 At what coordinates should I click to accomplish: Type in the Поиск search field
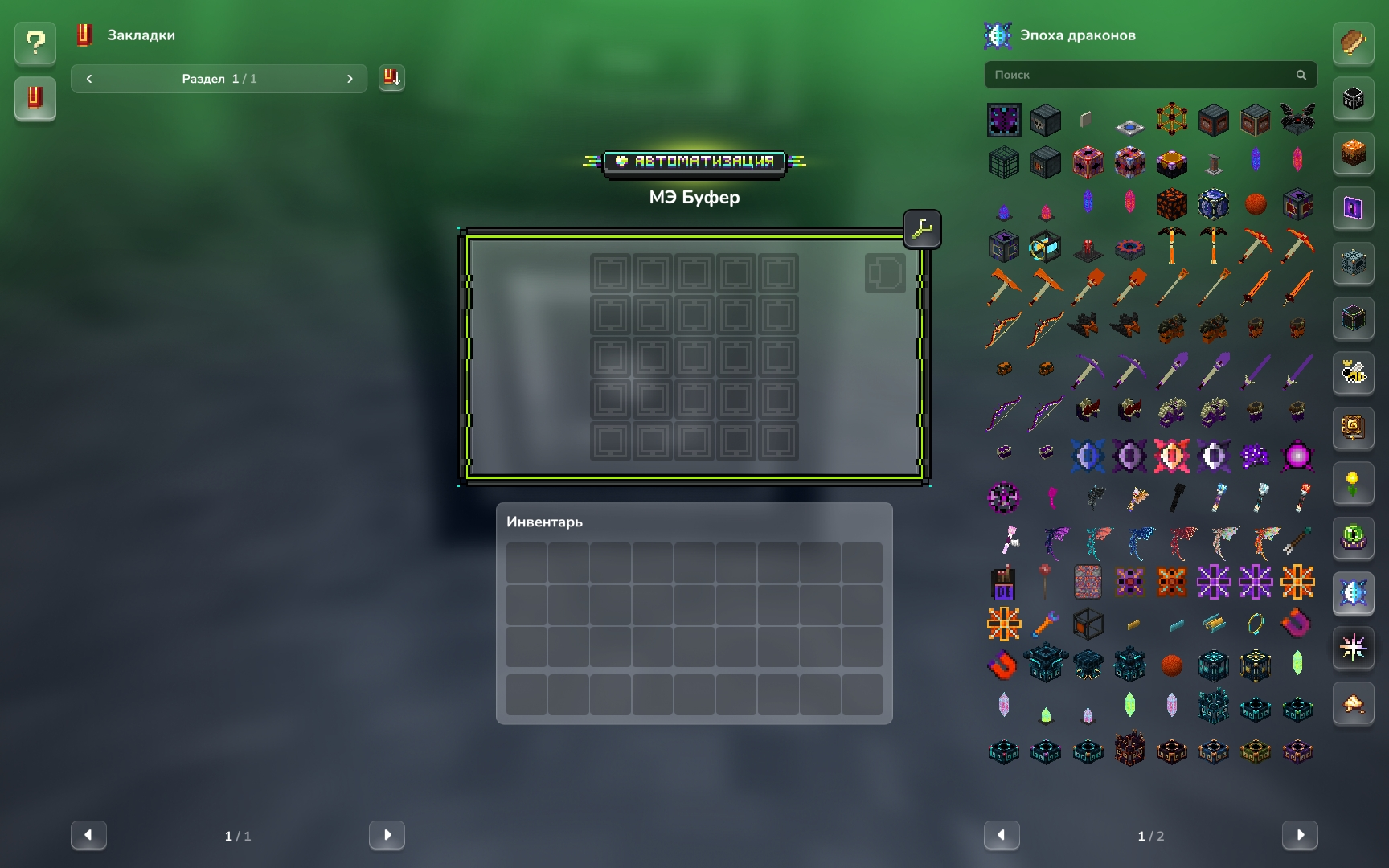[1141, 75]
